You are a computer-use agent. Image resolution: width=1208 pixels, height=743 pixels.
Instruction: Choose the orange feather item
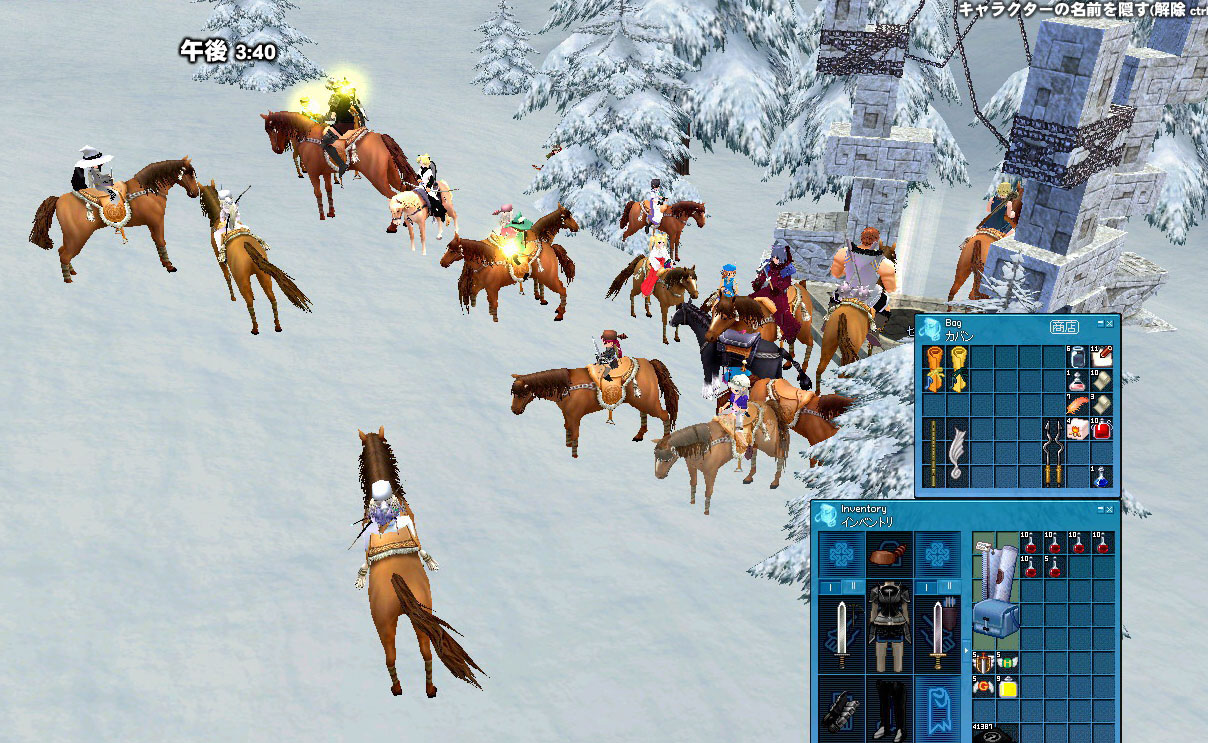(1077, 405)
